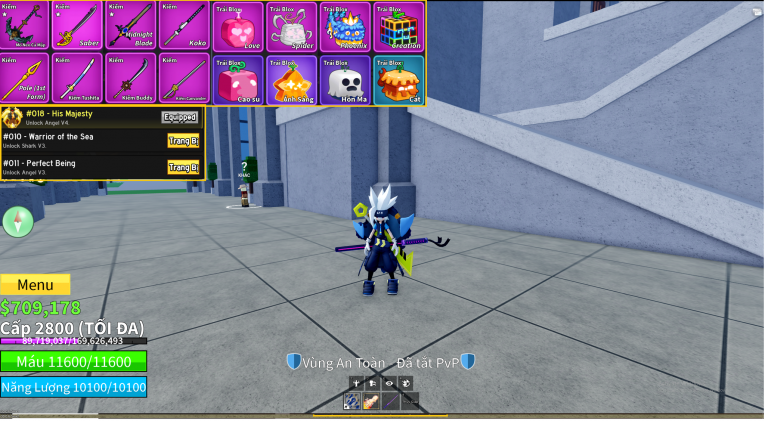
Task: Choose the Cao su blox fruit
Action: point(238,79)
